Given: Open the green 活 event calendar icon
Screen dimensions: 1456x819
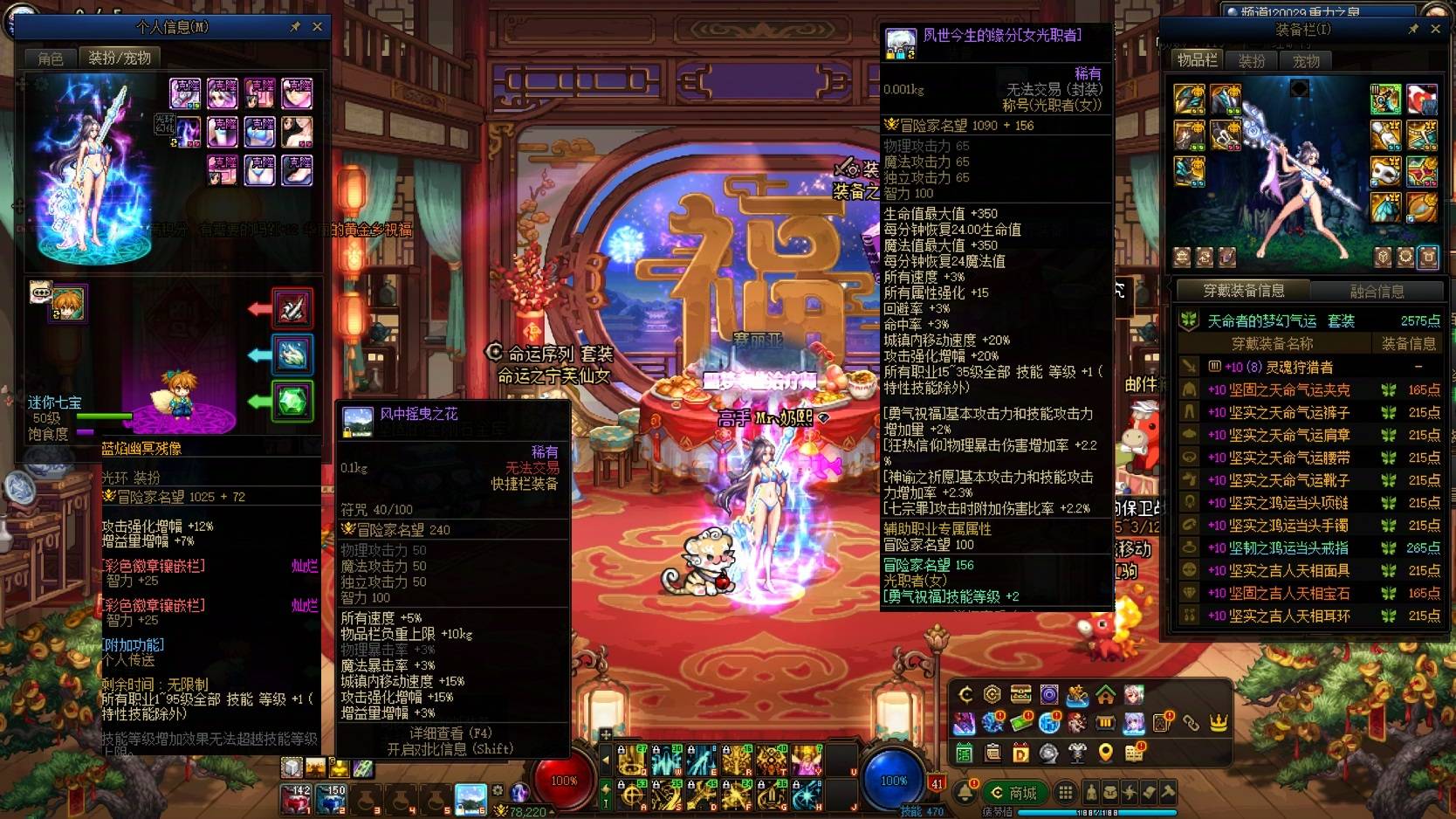Looking at the screenshot, I should [964, 754].
